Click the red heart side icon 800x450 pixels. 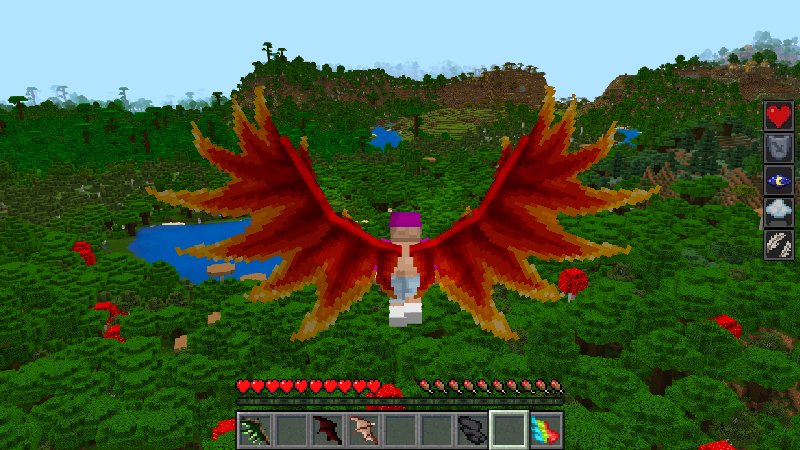[778, 116]
